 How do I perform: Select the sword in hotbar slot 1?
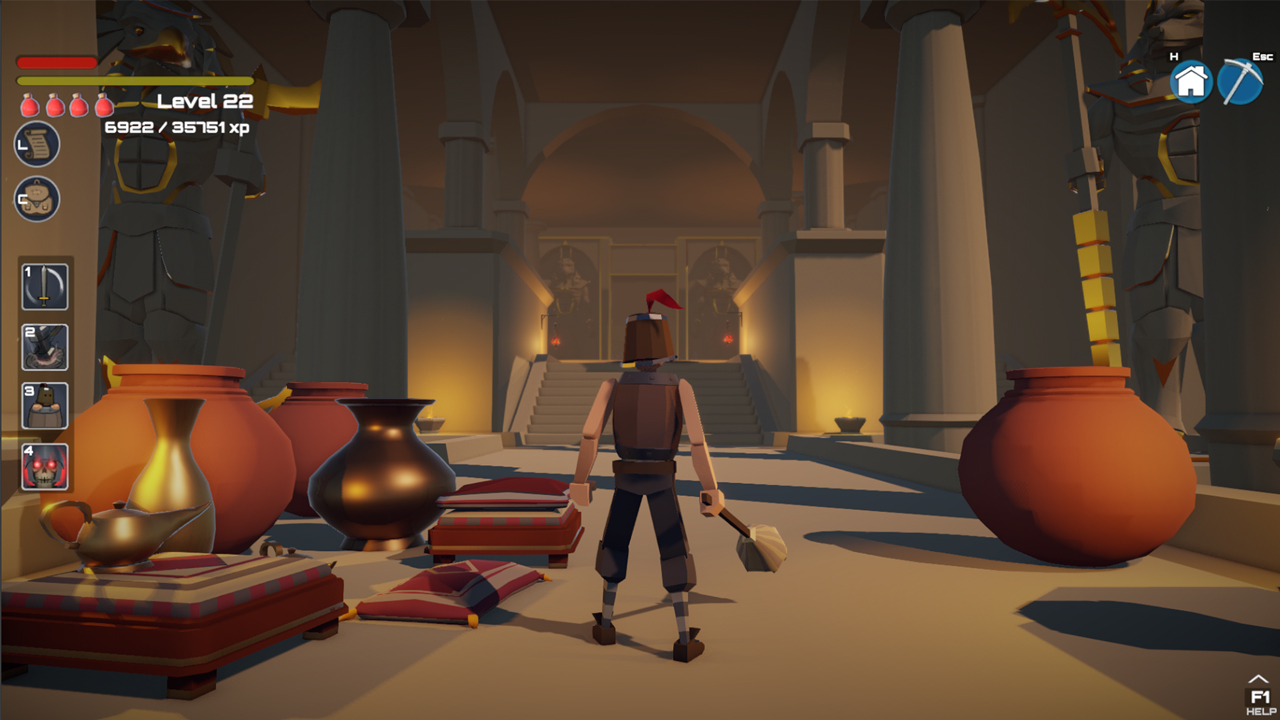click(x=44, y=286)
